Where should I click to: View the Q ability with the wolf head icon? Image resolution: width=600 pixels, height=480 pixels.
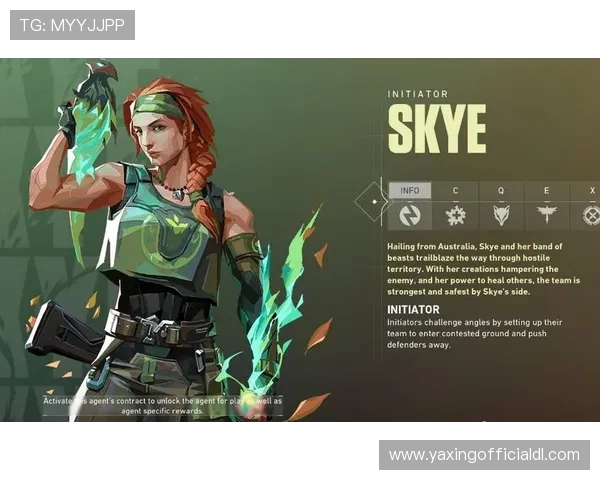[501, 214]
